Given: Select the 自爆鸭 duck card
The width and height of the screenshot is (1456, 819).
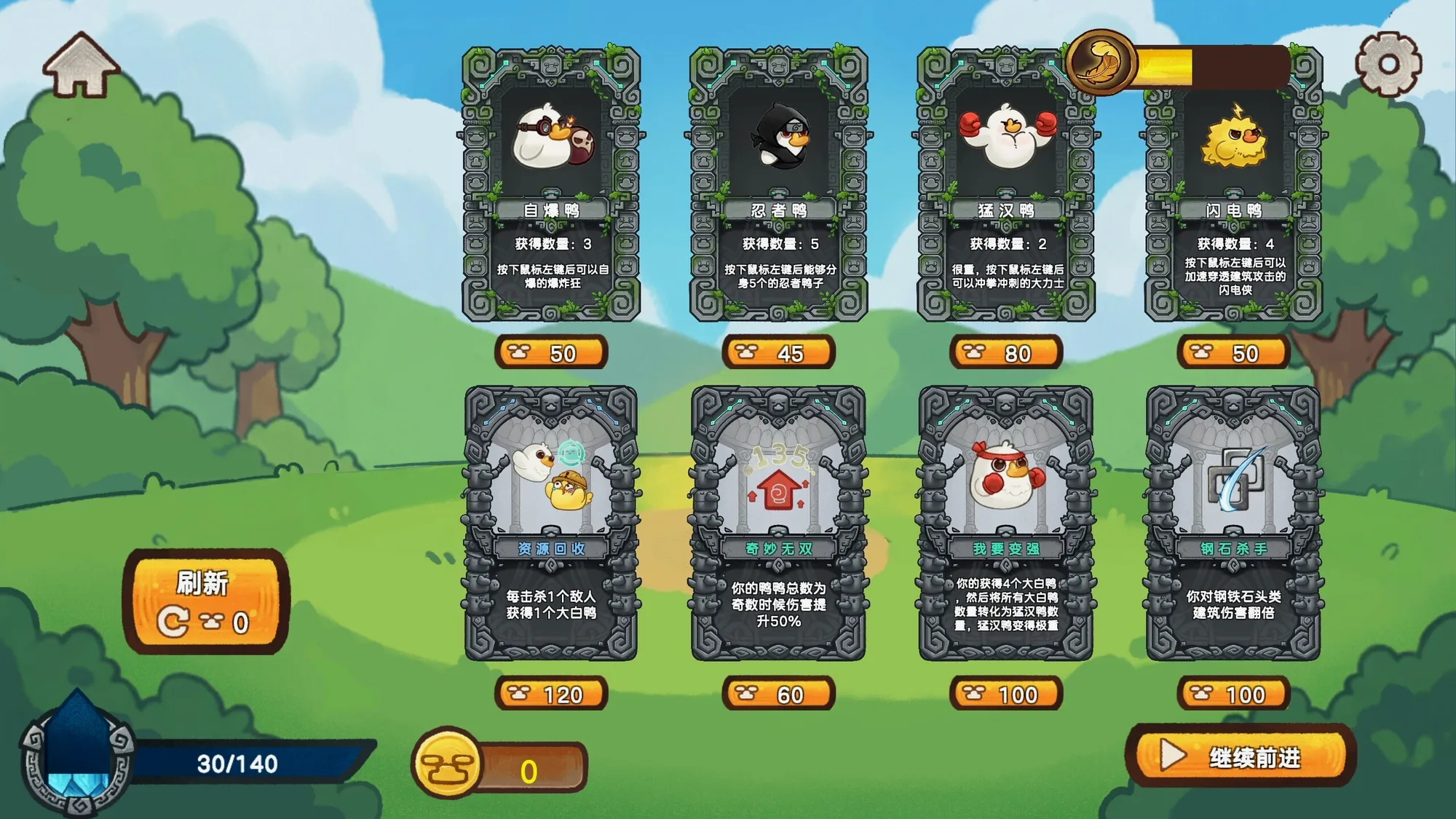Looking at the screenshot, I should coord(551,184).
